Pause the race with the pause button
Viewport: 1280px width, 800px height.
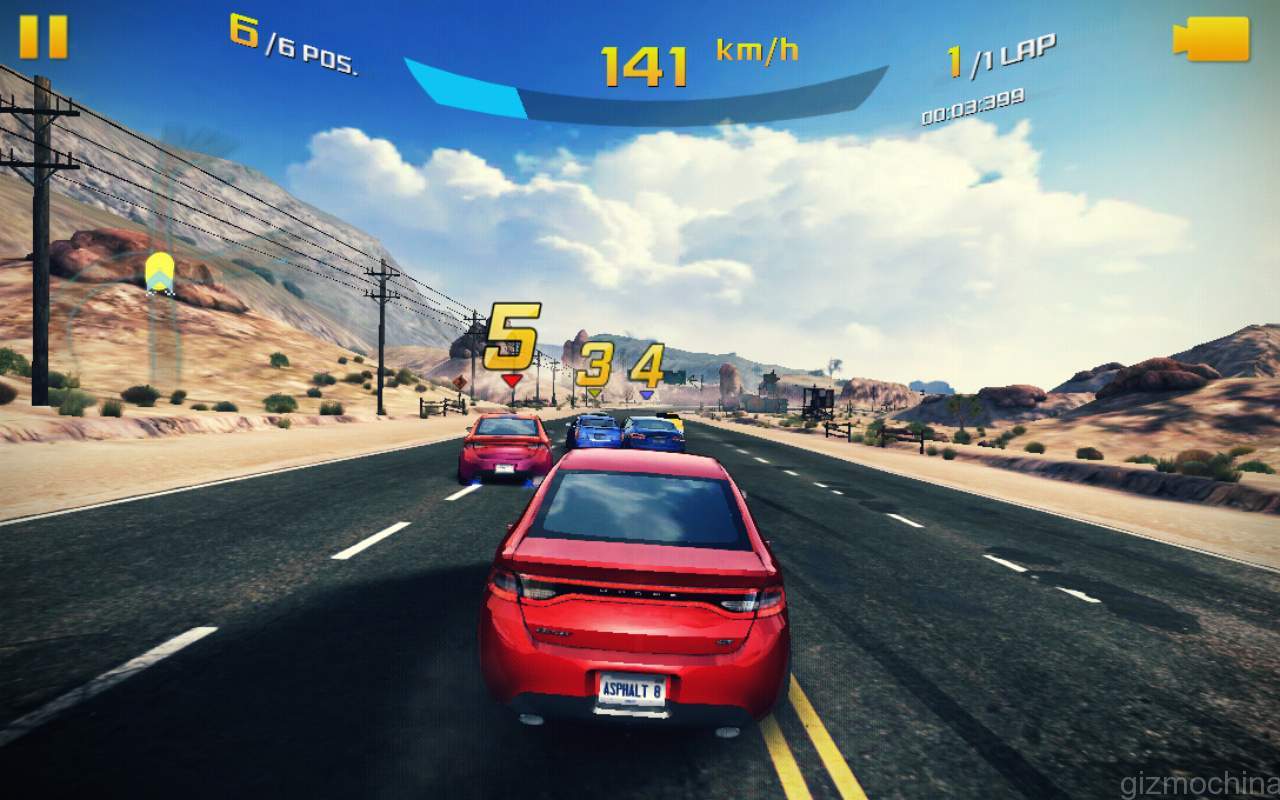click(43, 37)
